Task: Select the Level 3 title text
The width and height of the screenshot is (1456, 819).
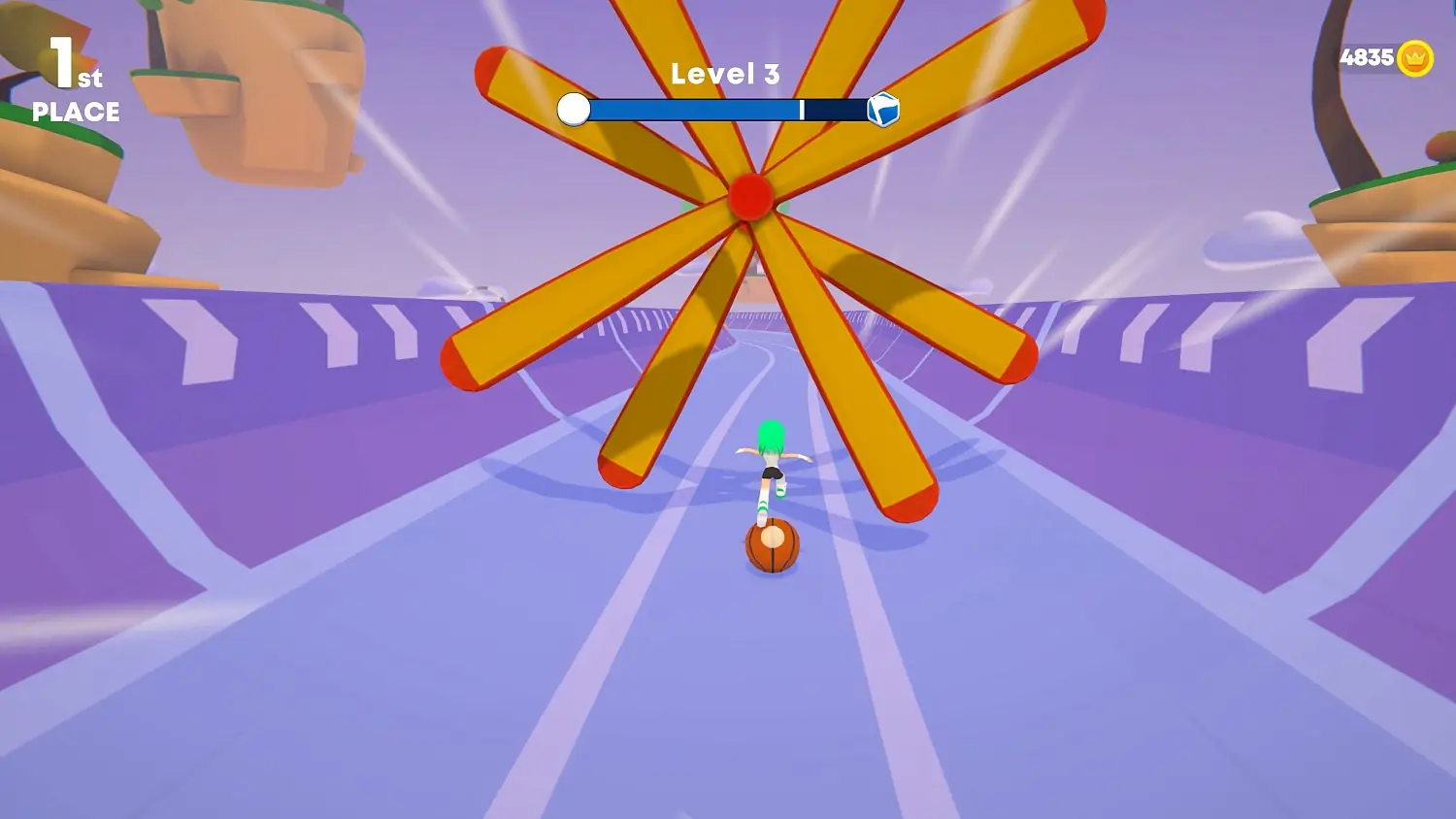Action: [726, 73]
